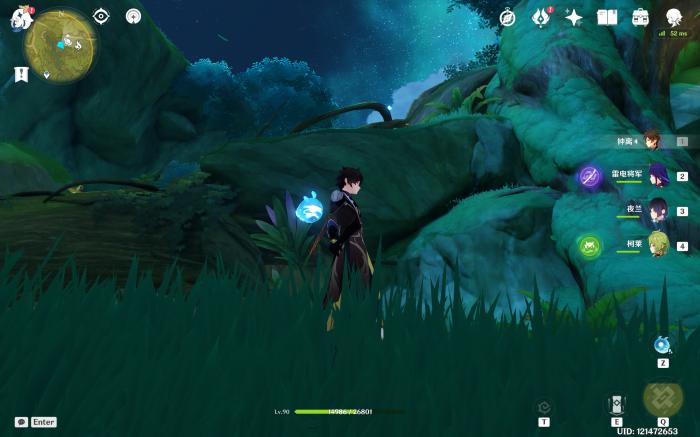The width and height of the screenshot is (700, 437).
Task: Open the character screen icon
Action: (x=674, y=16)
